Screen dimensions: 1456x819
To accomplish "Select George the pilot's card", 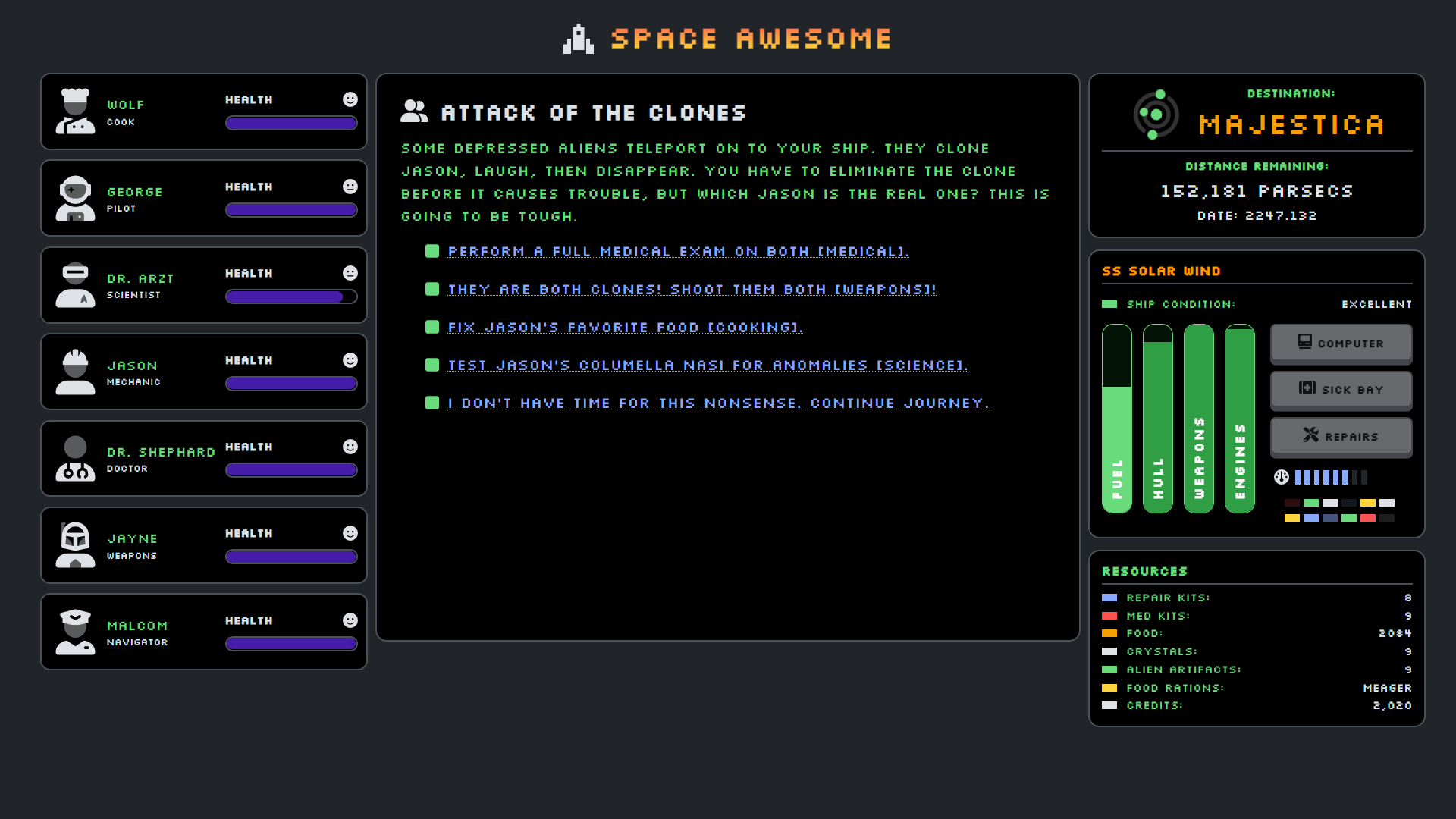I will coord(203,198).
